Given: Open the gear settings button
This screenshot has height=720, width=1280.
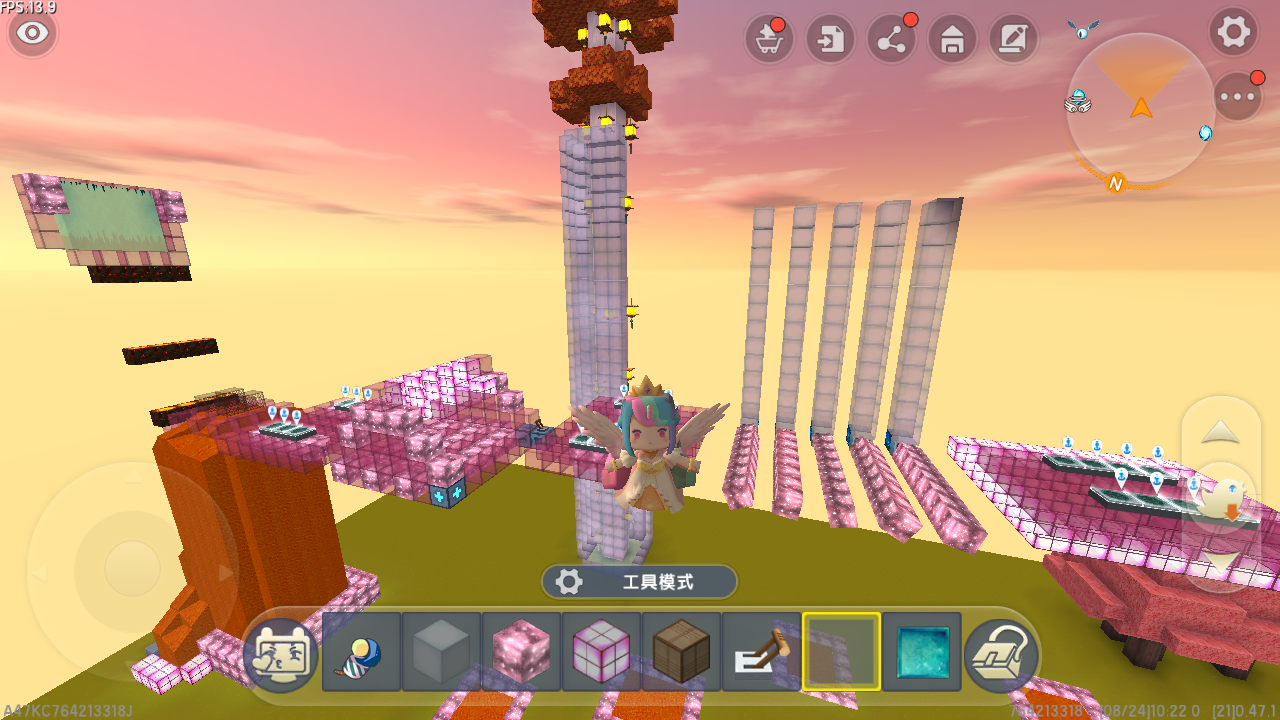Looking at the screenshot, I should (1233, 32).
